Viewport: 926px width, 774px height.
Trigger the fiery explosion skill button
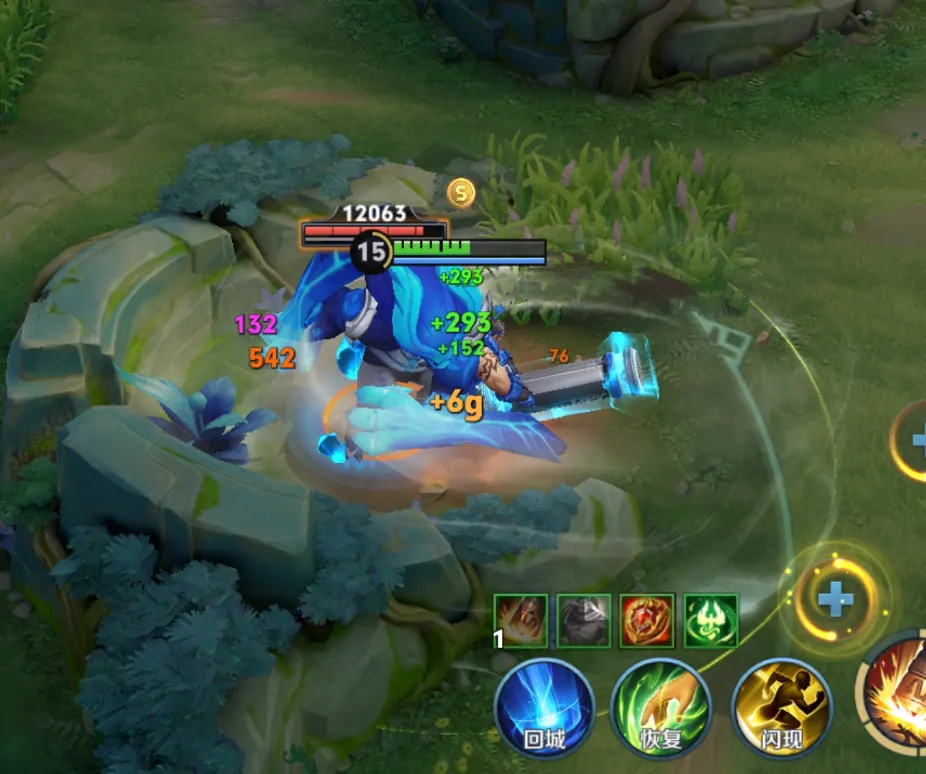(x=898, y=692)
